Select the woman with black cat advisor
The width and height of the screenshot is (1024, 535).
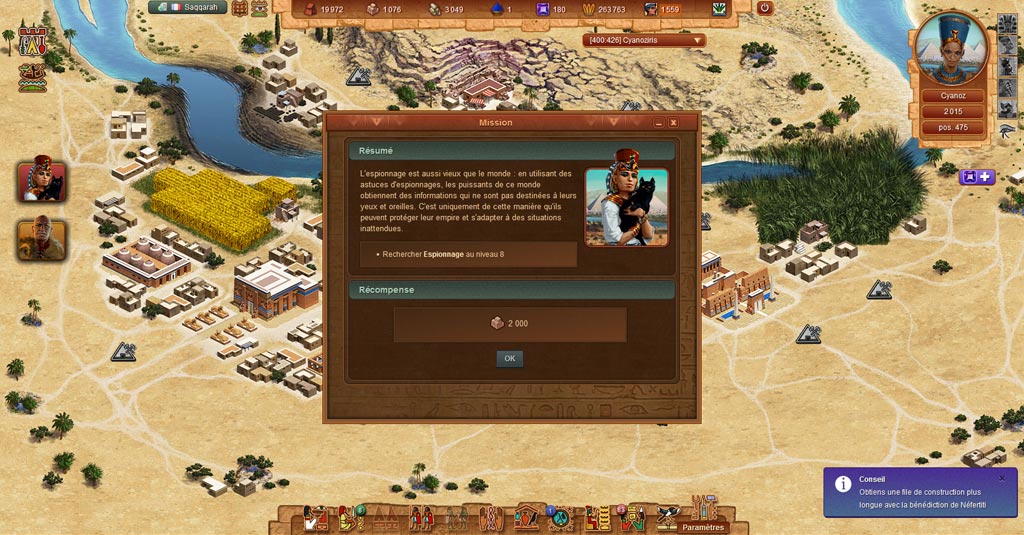(42, 180)
